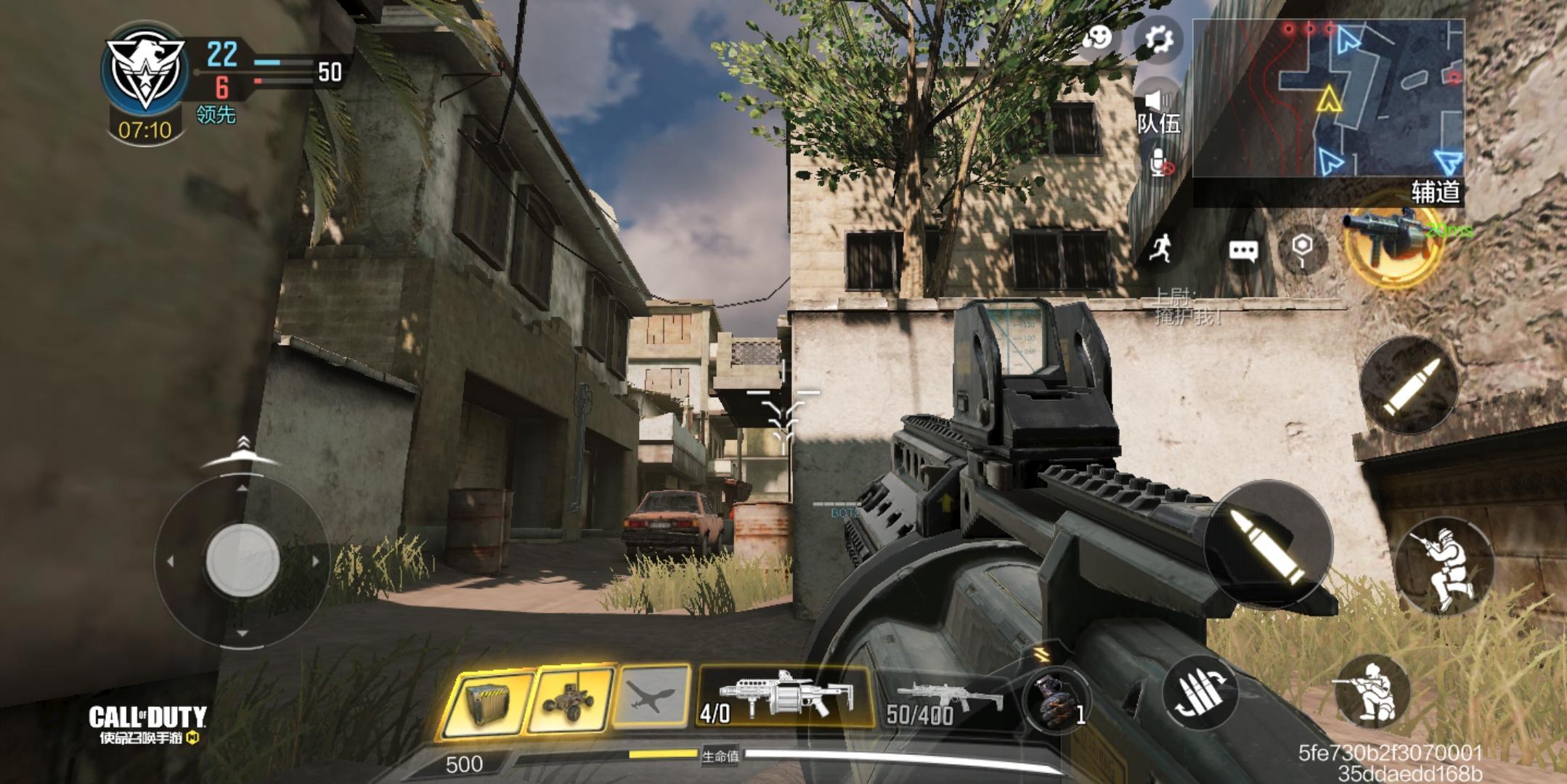This screenshot has height=784, width=1567.
Task: Select the equipped grenade launcher slot
Action: click(784, 697)
